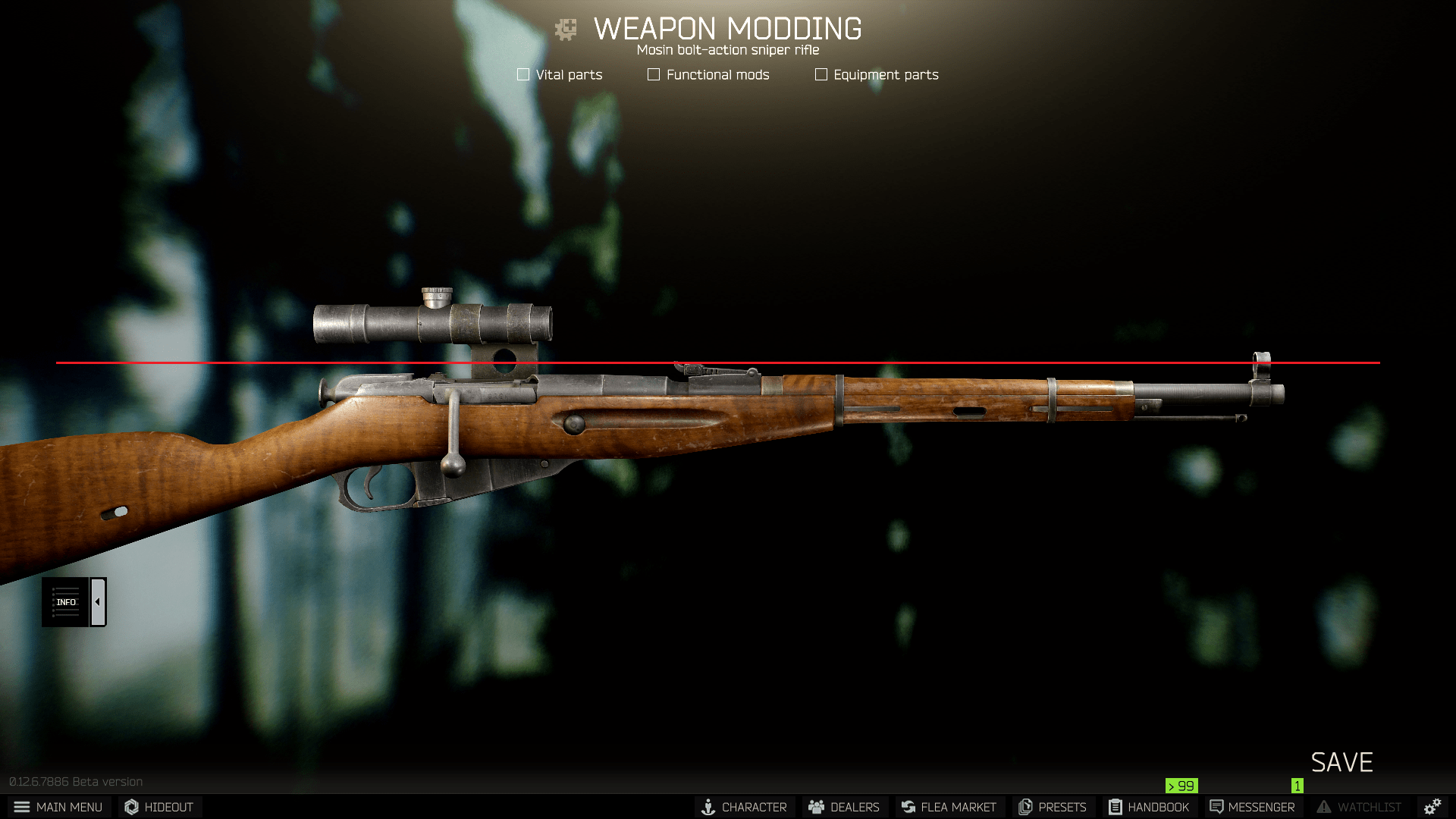Open the Messenger chat bubble icon
1456x819 pixels.
coord(1216,807)
